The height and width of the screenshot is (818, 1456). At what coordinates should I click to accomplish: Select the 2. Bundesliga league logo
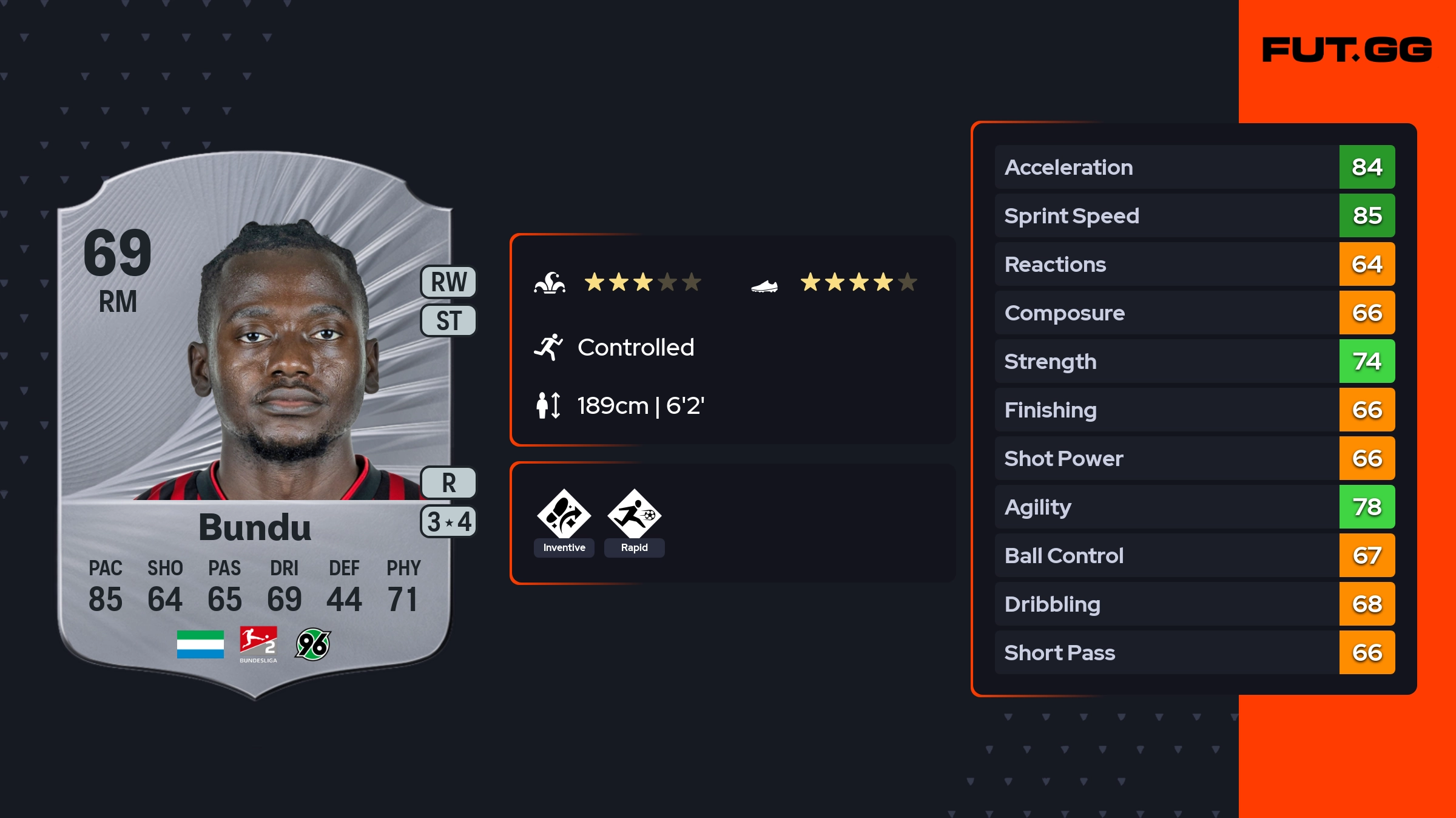coord(258,644)
